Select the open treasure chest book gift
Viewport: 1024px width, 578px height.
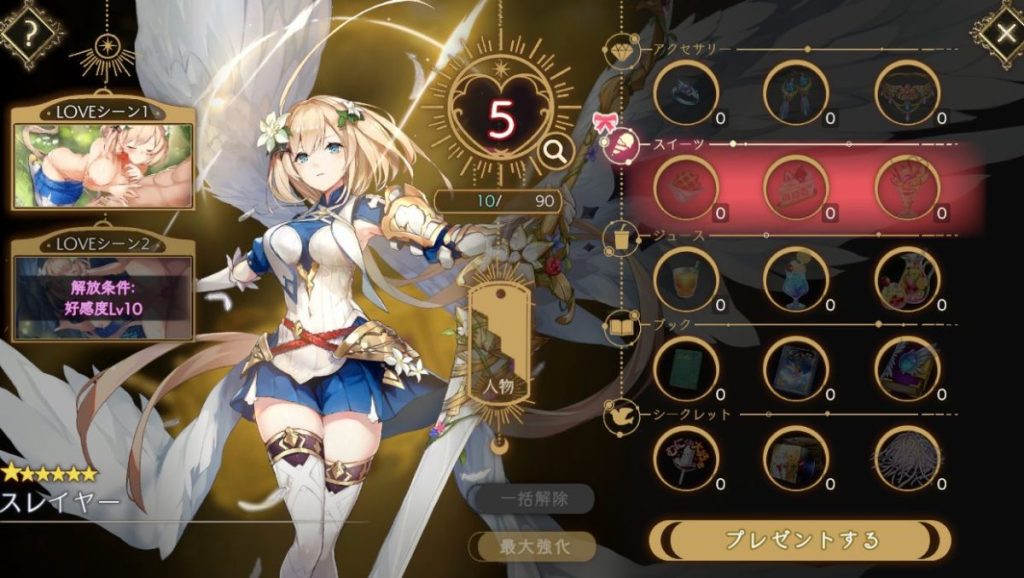(x=907, y=367)
